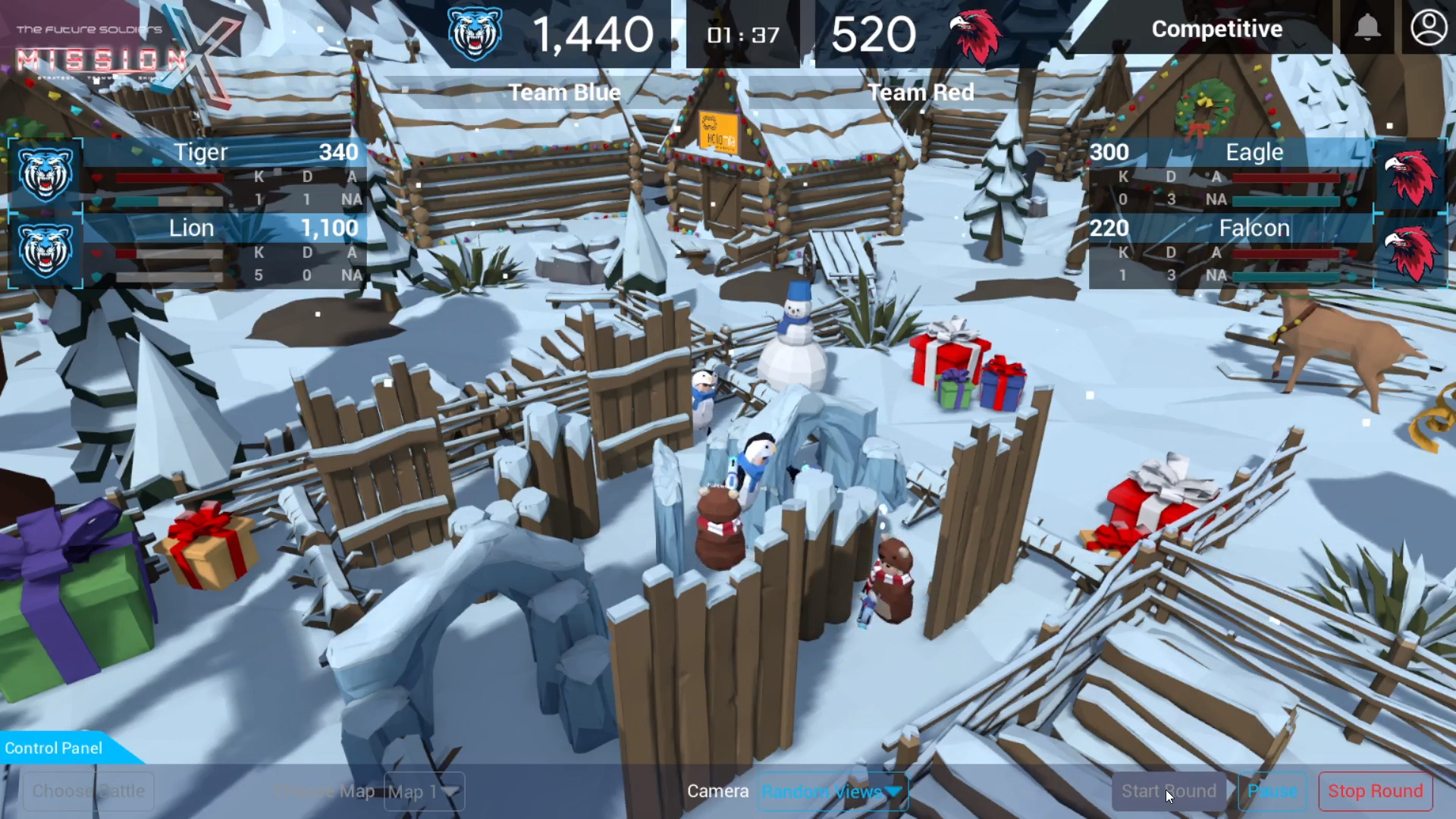1456x819 pixels.
Task: Click the Start Round button
Action: pos(1169,791)
